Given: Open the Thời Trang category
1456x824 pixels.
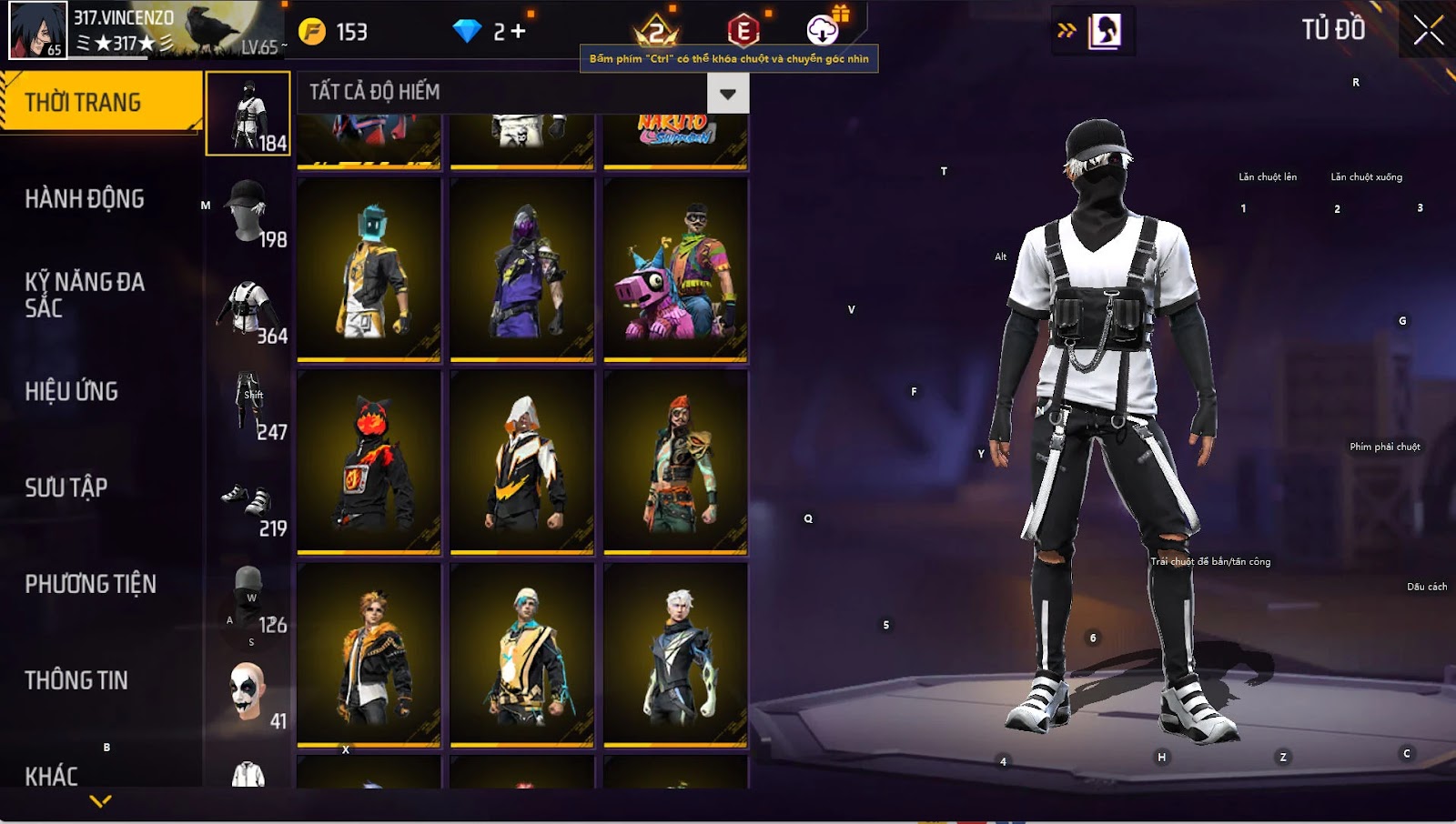Looking at the screenshot, I should tap(100, 102).
